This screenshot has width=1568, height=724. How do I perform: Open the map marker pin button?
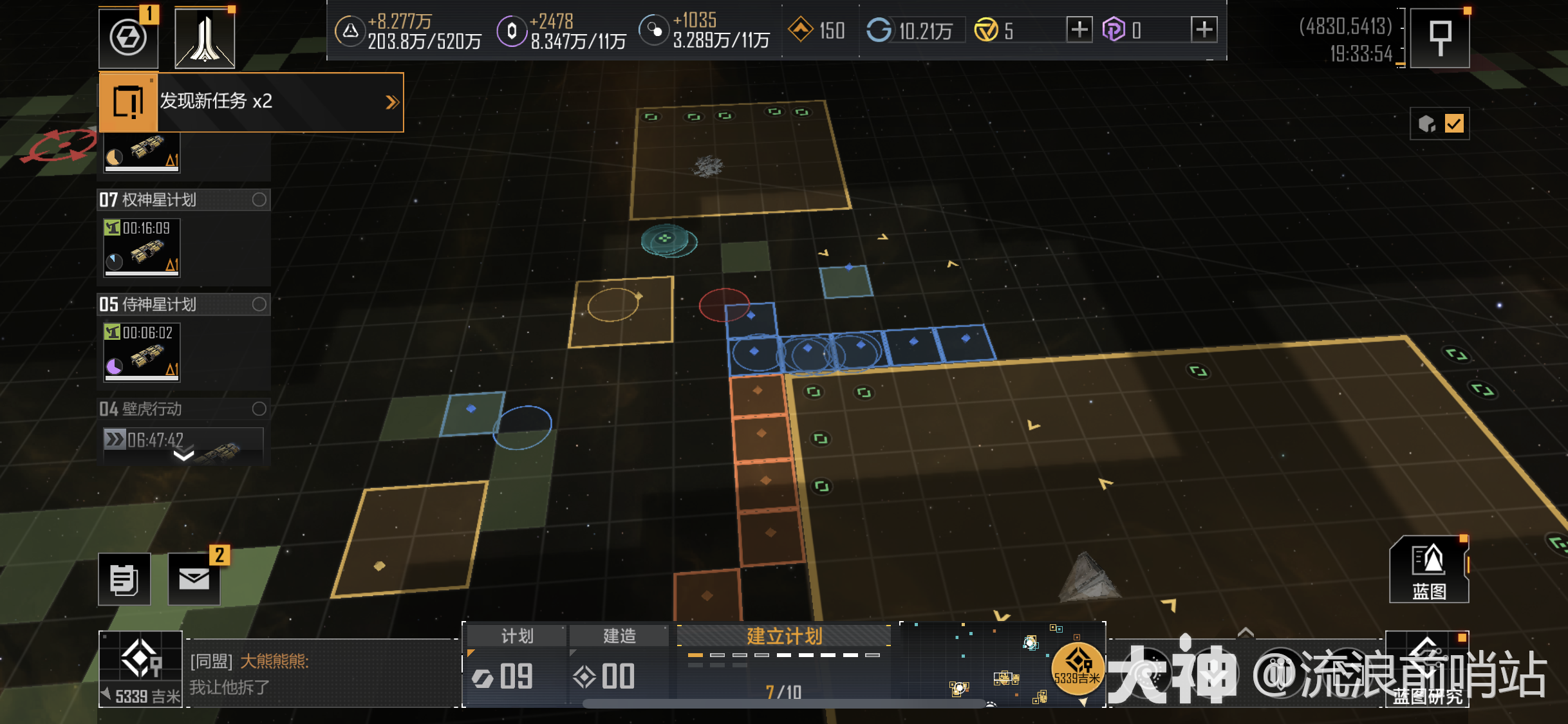(1440, 37)
